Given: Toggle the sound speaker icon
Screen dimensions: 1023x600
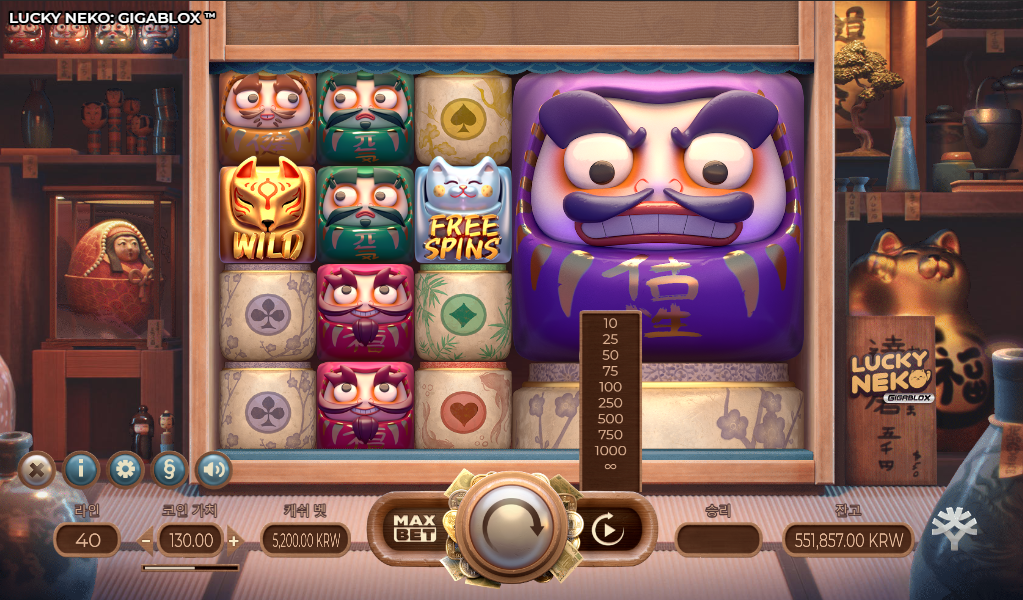Looking at the screenshot, I should tap(213, 469).
